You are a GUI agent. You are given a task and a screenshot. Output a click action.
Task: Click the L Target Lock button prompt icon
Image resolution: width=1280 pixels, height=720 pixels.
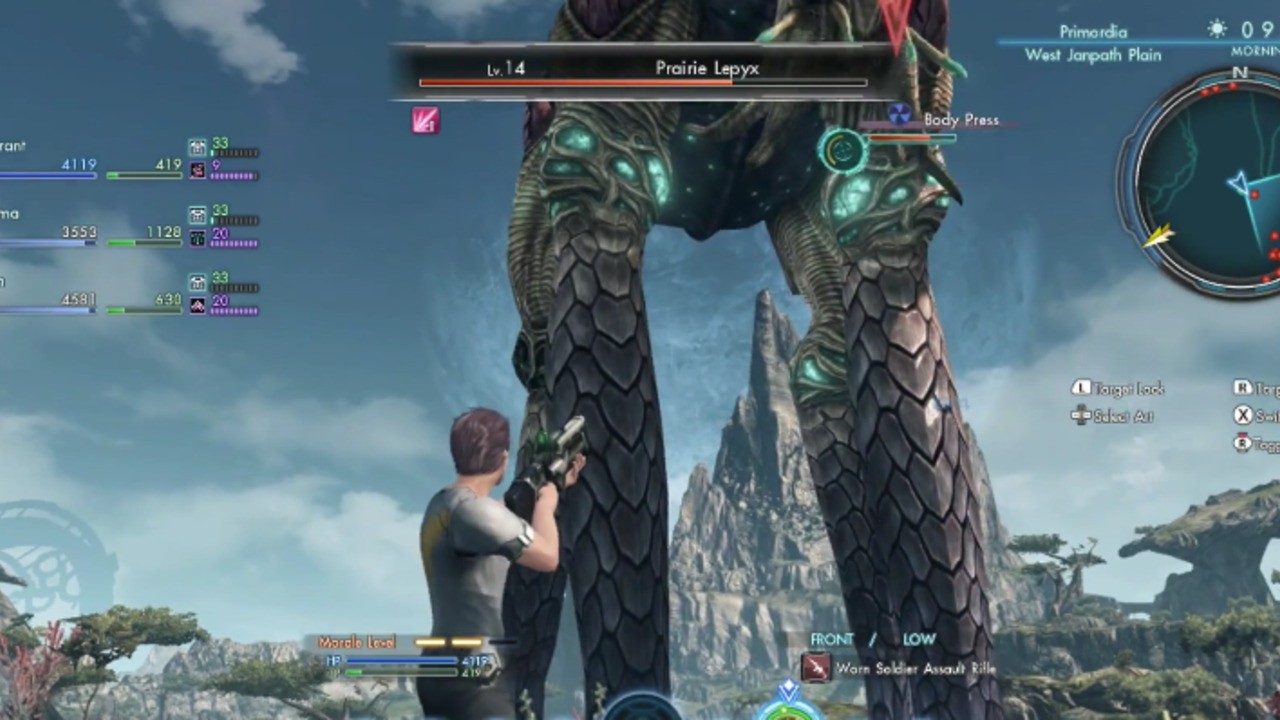click(1080, 387)
